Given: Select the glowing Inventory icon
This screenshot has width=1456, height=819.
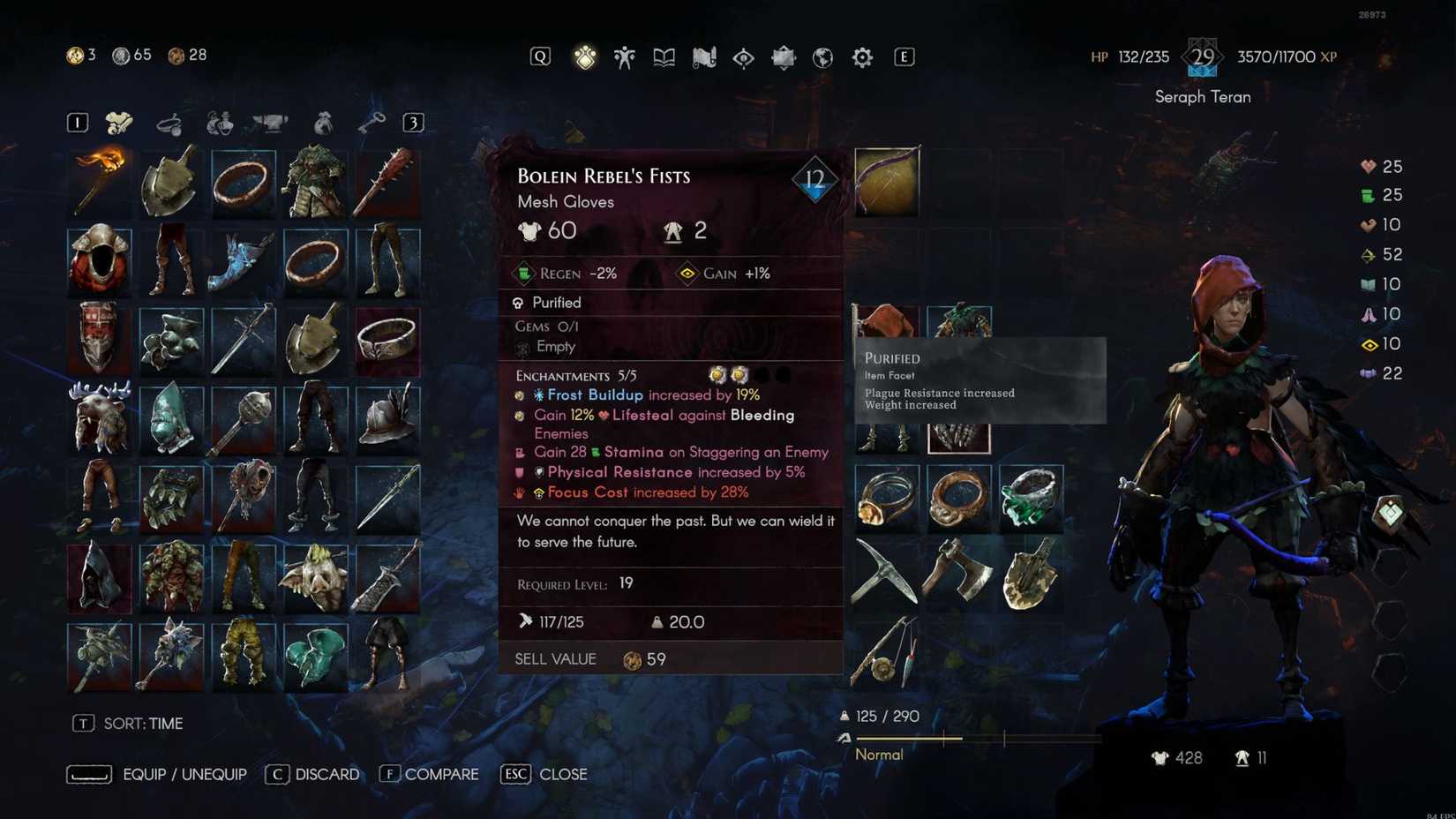Looking at the screenshot, I should pyautogui.click(x=585, y=56).
